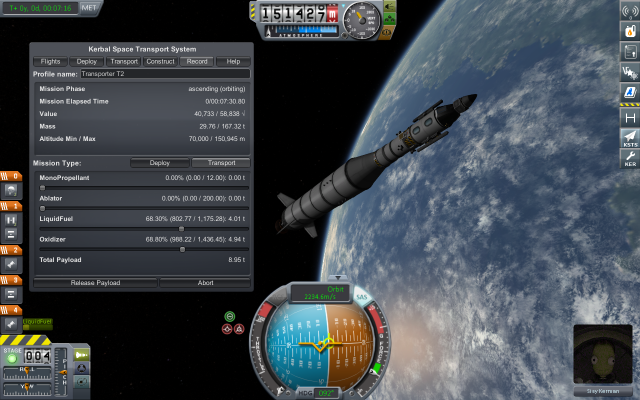Open the KER wrench toolbar button
This screenshot has height=400, width=640.
pos(630,160)
